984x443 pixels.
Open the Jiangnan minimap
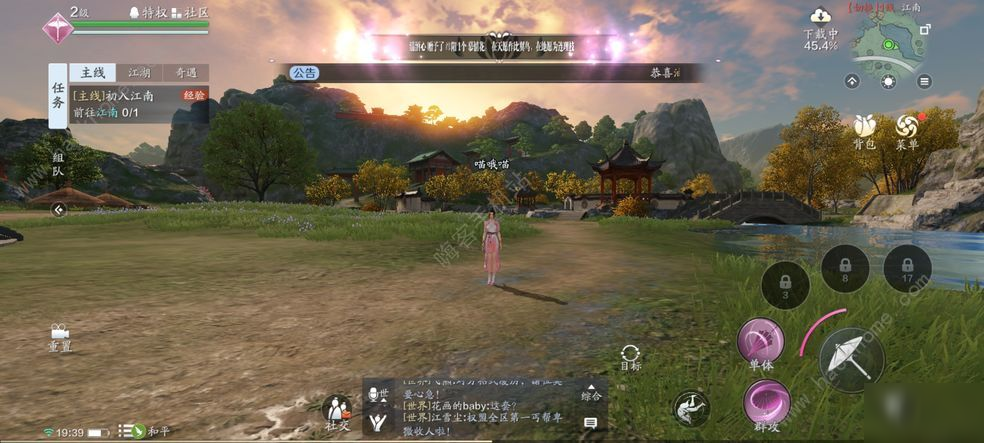click(x=888, y=45)
